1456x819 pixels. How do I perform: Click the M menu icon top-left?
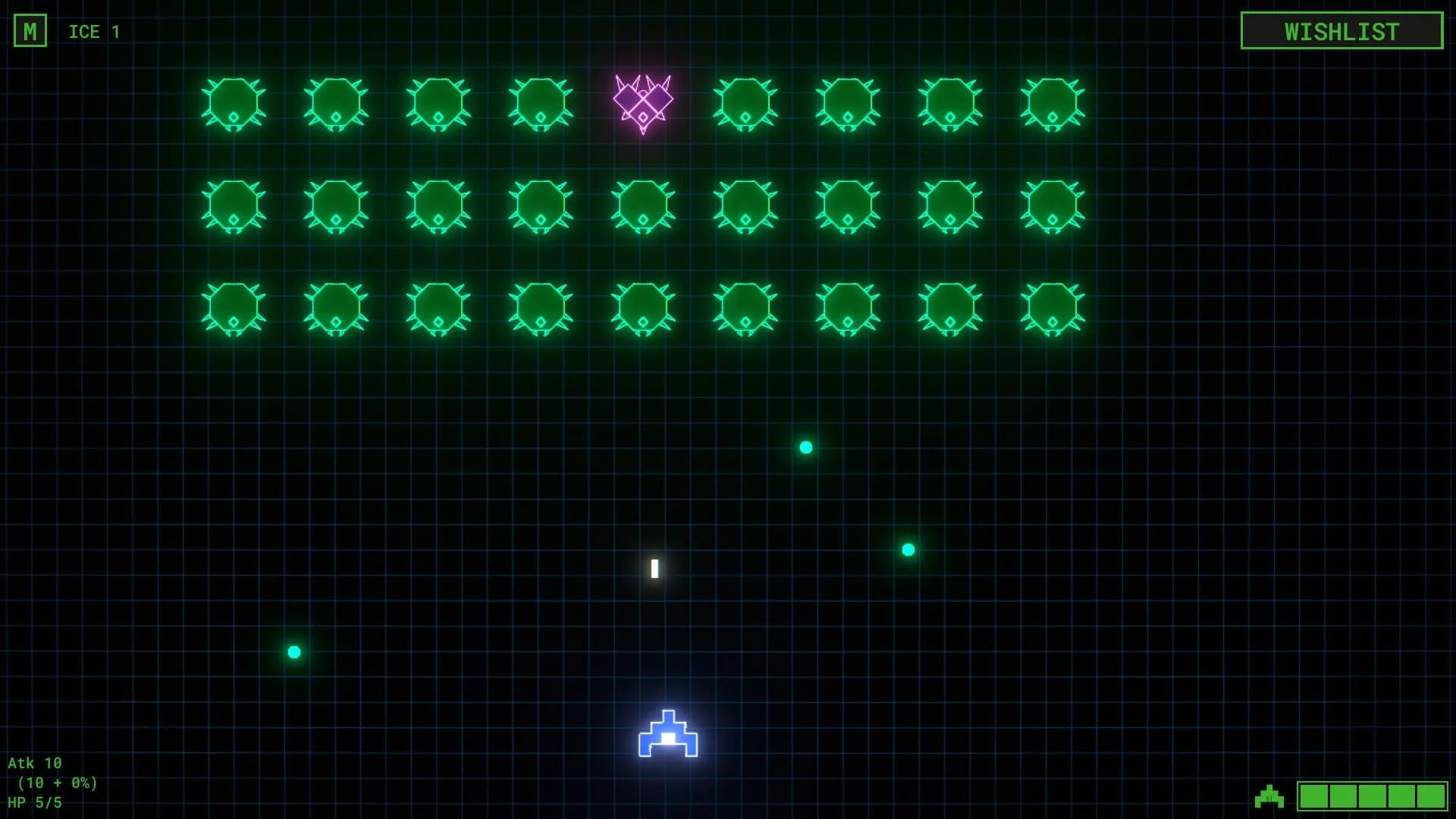(x=31, y=31)
